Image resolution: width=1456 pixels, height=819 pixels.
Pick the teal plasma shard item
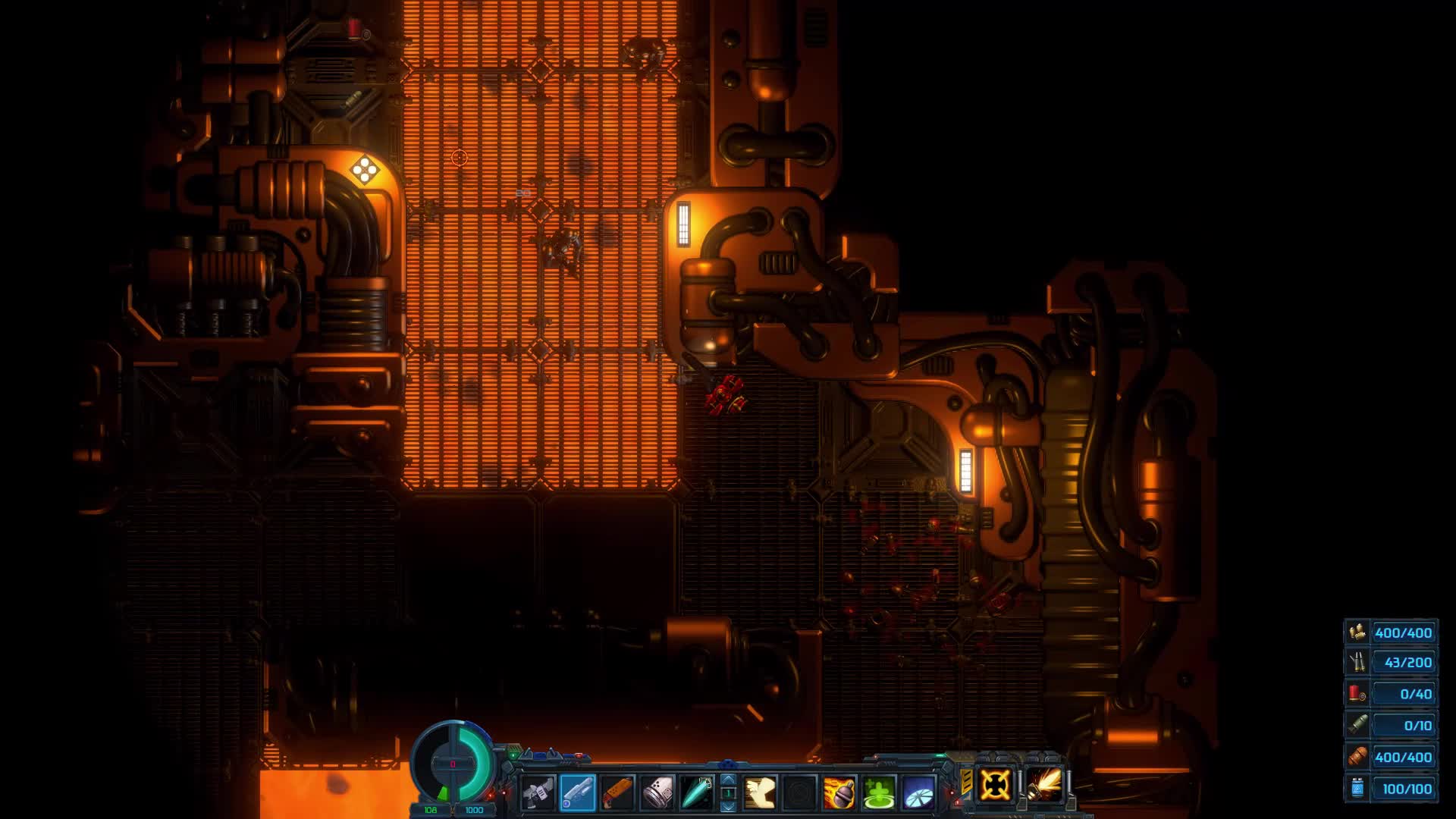pyautogui.click(x=698, y=792)
